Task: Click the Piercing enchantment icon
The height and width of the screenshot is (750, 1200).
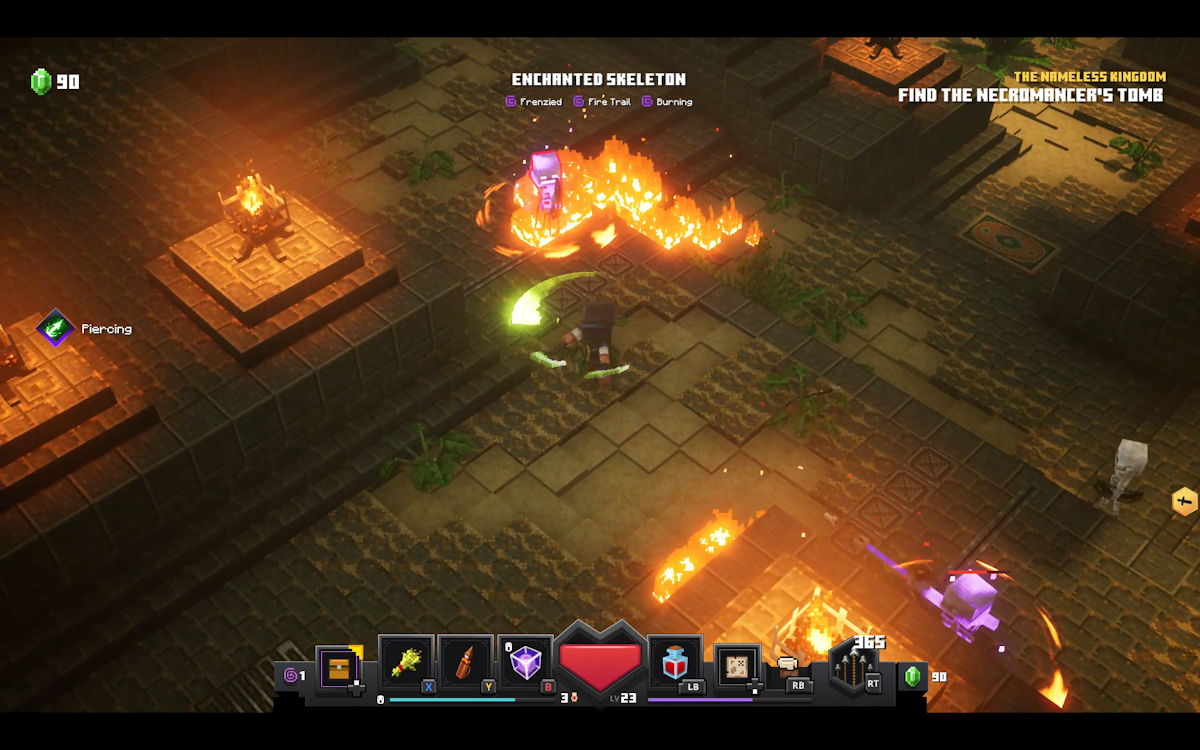Action: [56, 328]
